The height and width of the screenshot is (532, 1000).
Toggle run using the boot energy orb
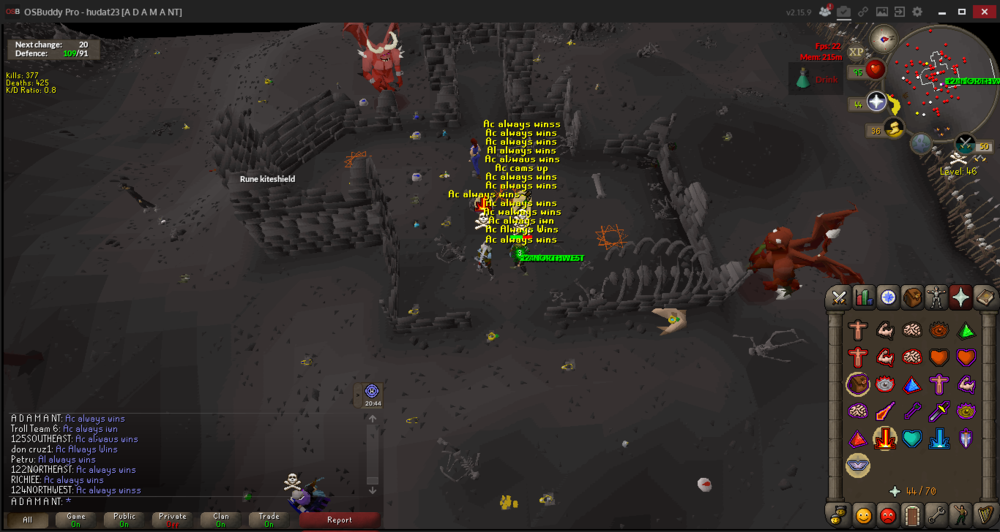(x=893, y=127)
